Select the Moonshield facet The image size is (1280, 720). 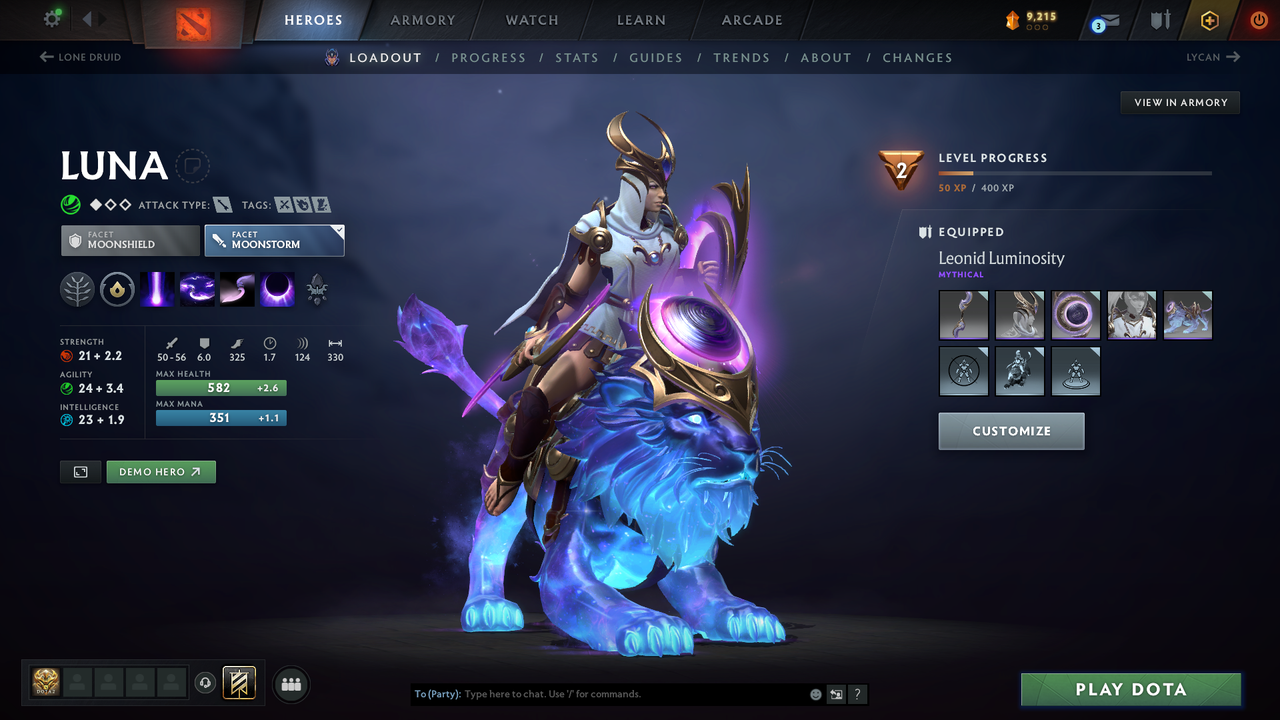pos(130,240)
